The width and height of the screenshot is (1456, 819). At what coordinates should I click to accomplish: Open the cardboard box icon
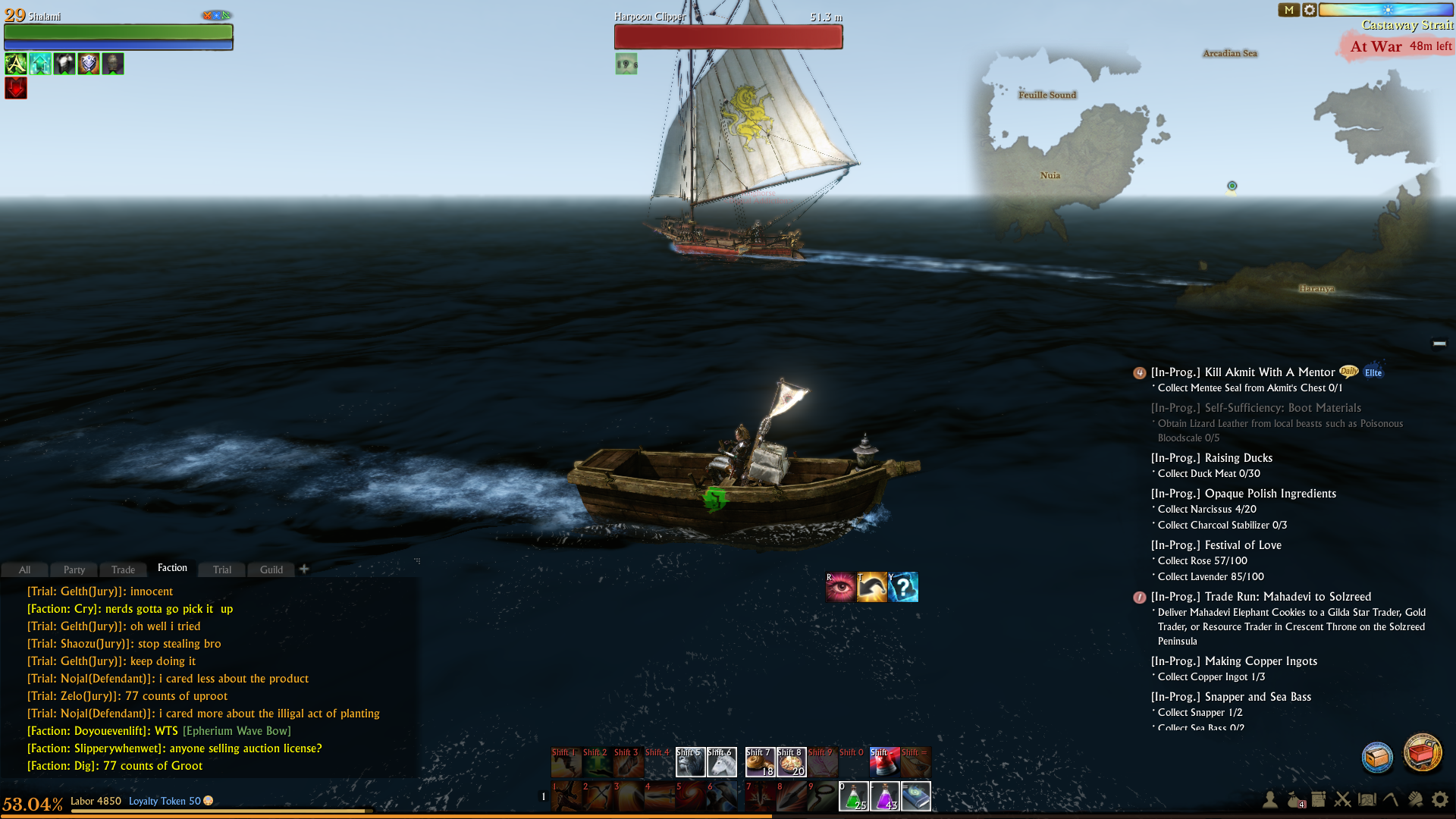pyautogui.click(x=1377, y=757)
